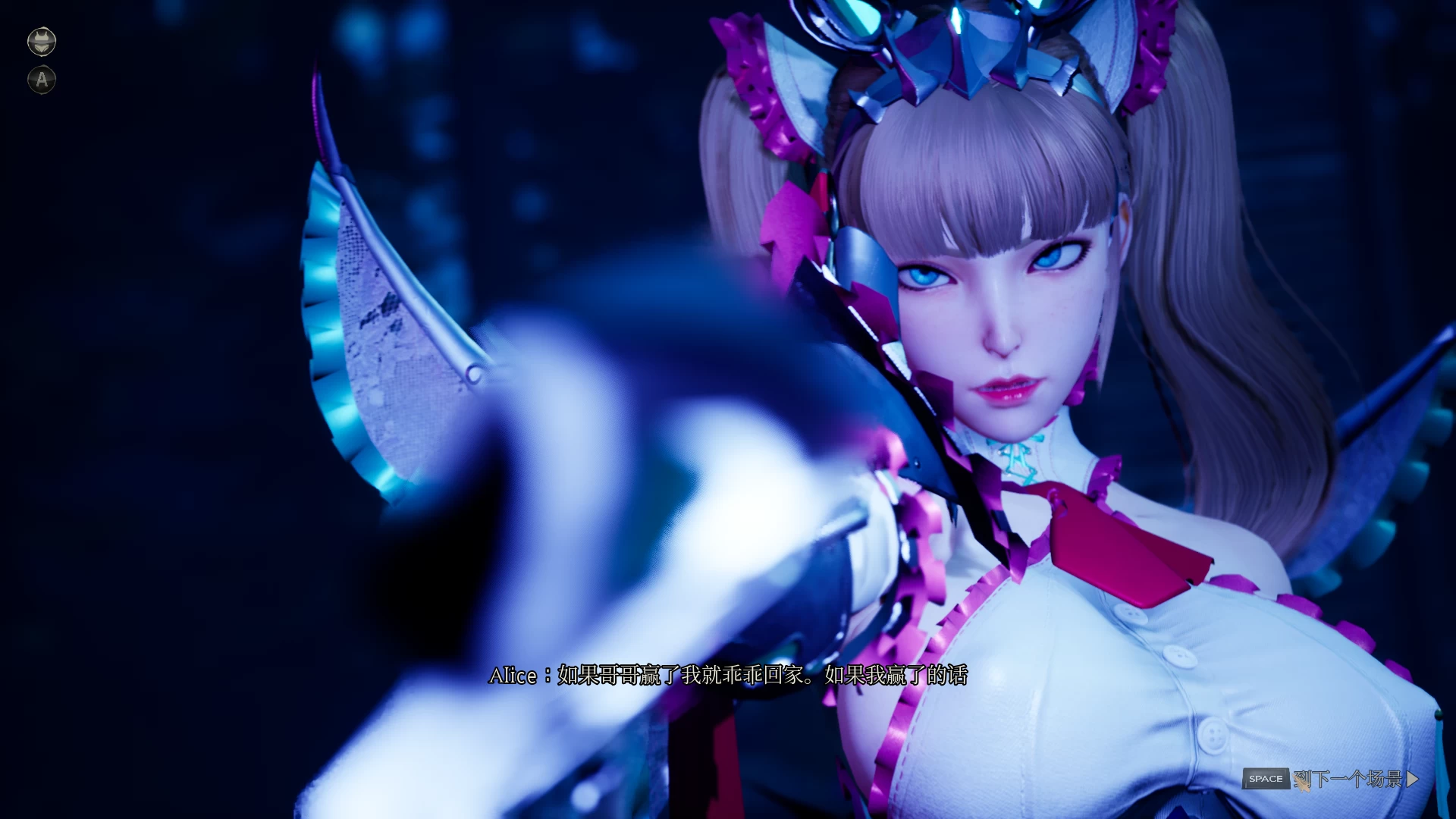Enable auto-advance using the A toggle
The image size is (1456, 819).
(x=42, y=79)
